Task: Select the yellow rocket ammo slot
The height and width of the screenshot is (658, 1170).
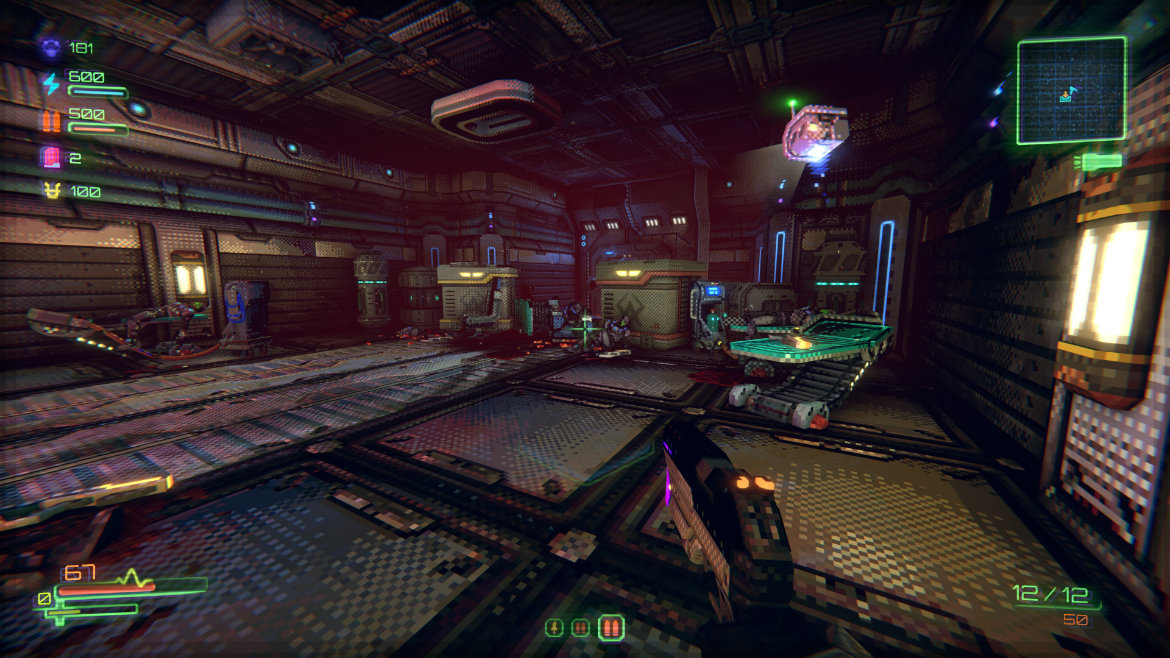Action: 553,628
